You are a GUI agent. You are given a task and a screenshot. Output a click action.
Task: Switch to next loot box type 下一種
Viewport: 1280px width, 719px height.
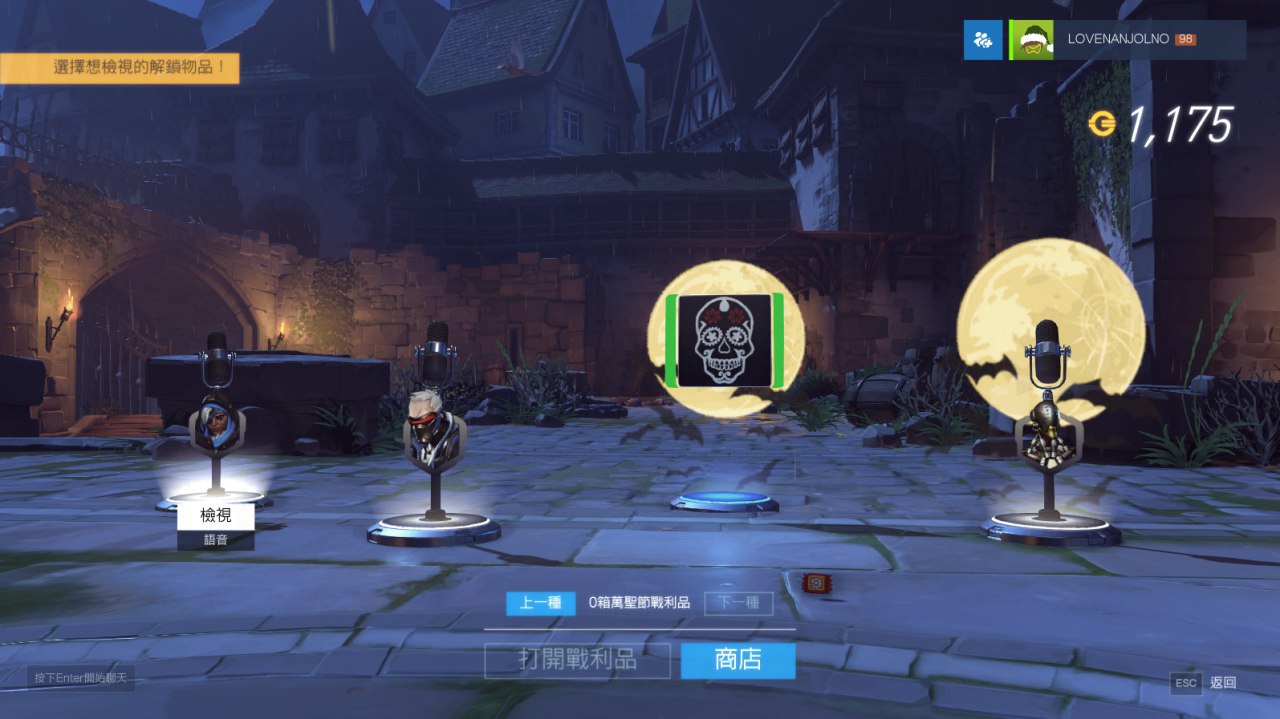pos(738,603)
